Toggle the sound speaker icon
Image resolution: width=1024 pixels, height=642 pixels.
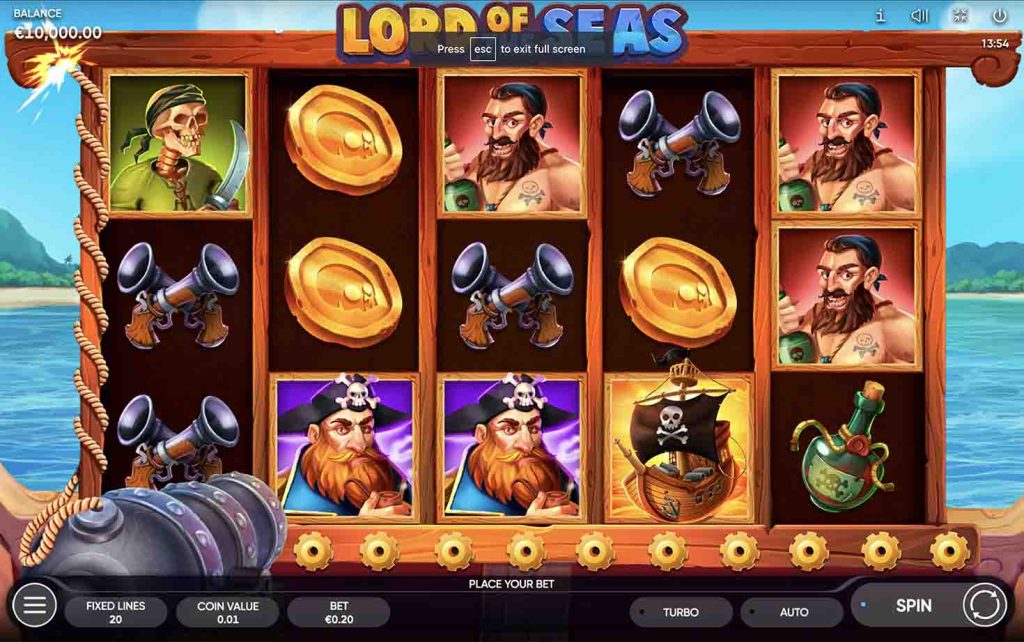coord(920,16)
